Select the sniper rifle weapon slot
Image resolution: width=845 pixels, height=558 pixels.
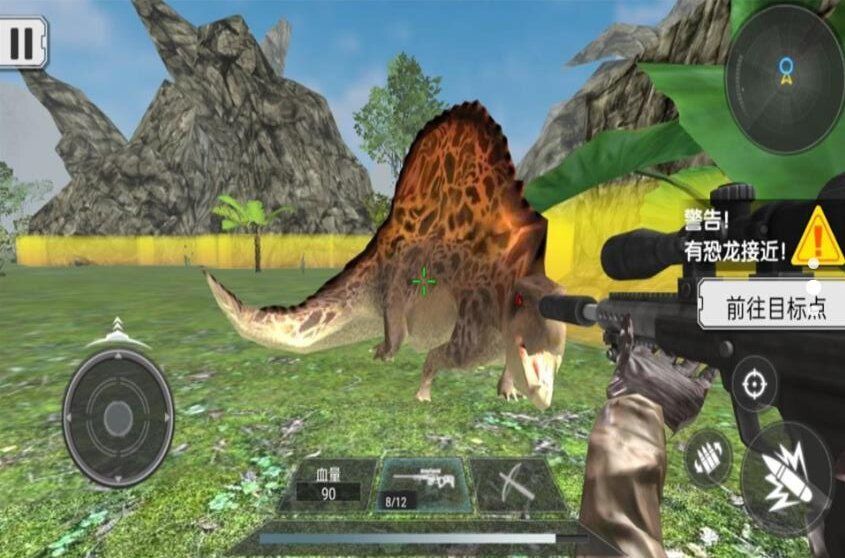click(x=421, y=485)
